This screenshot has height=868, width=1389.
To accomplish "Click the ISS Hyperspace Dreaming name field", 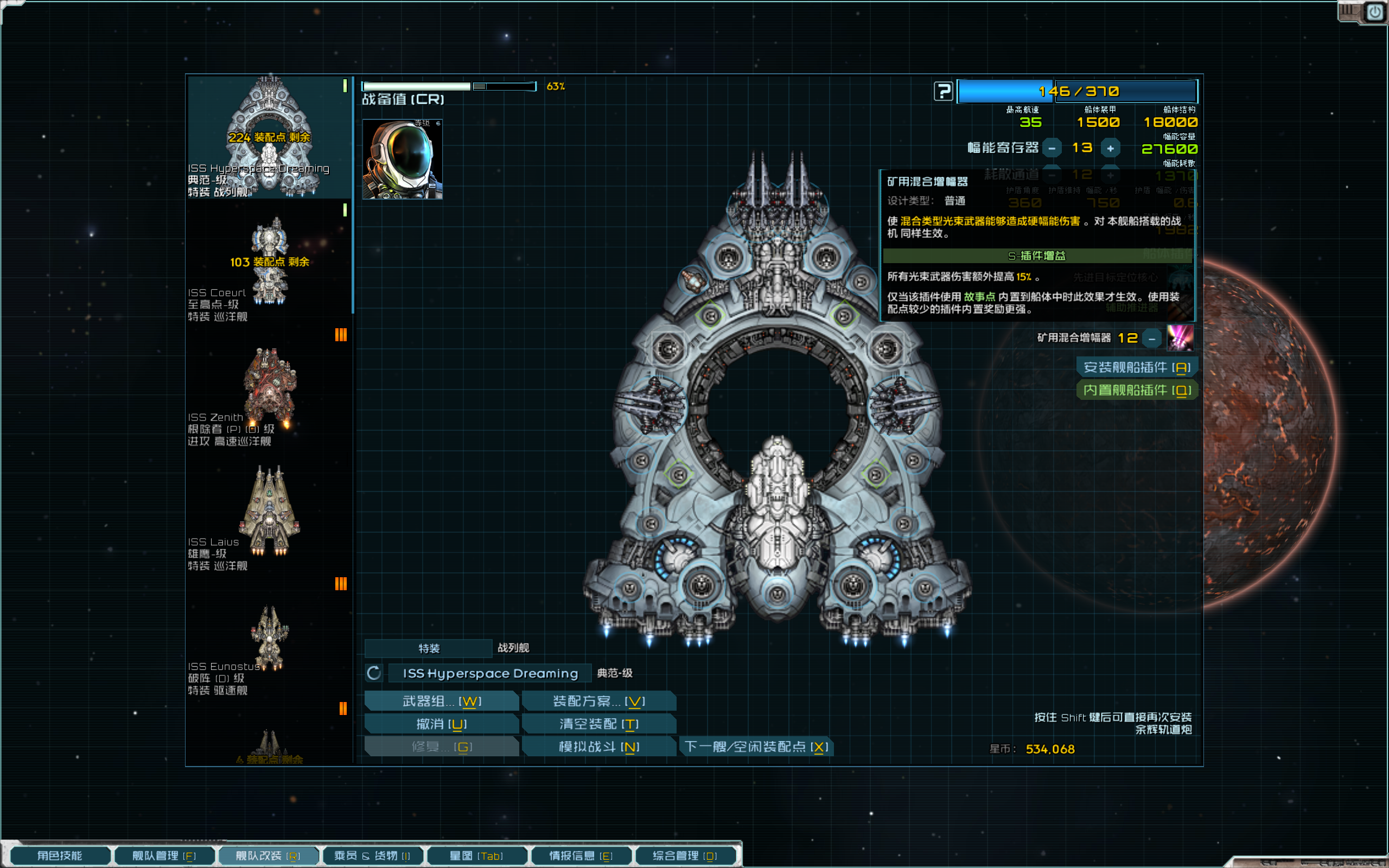I will pyautogui.click(x=489, y=673).
